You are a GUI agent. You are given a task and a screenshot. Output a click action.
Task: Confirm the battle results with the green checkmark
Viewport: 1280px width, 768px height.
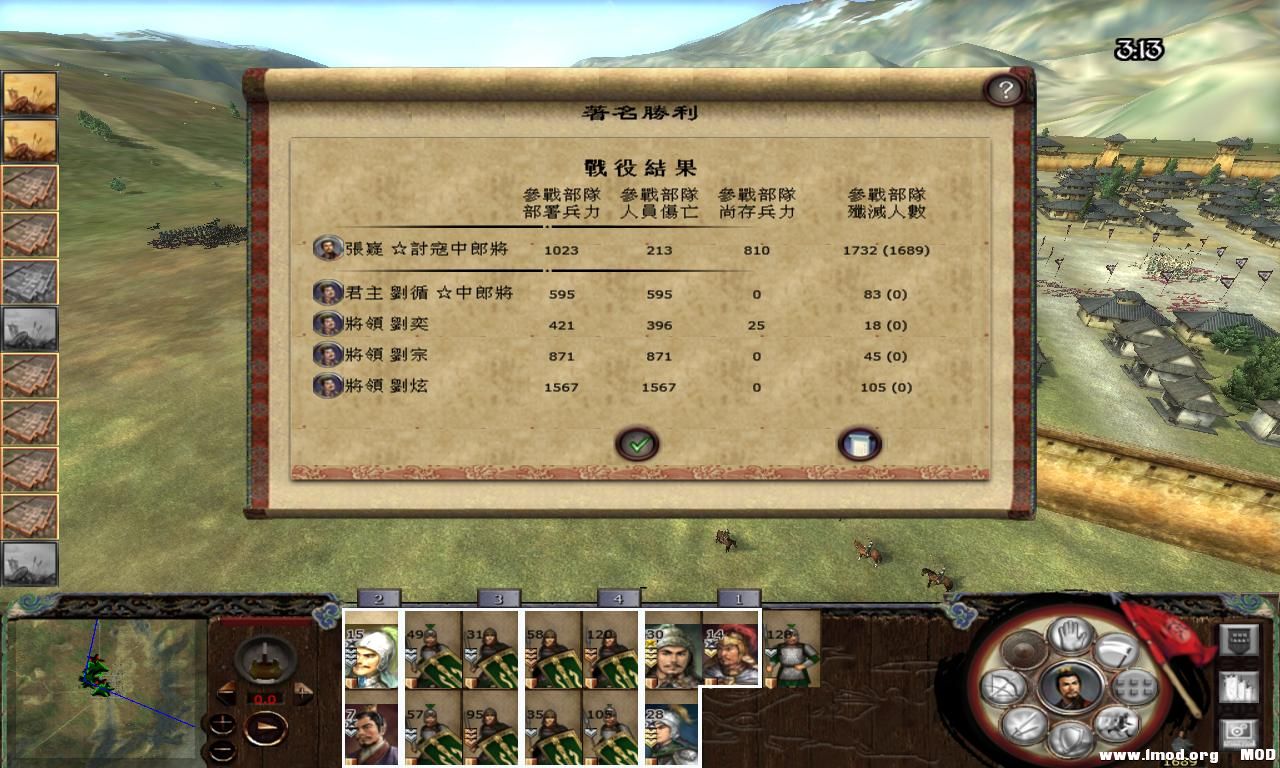[637, 444]
